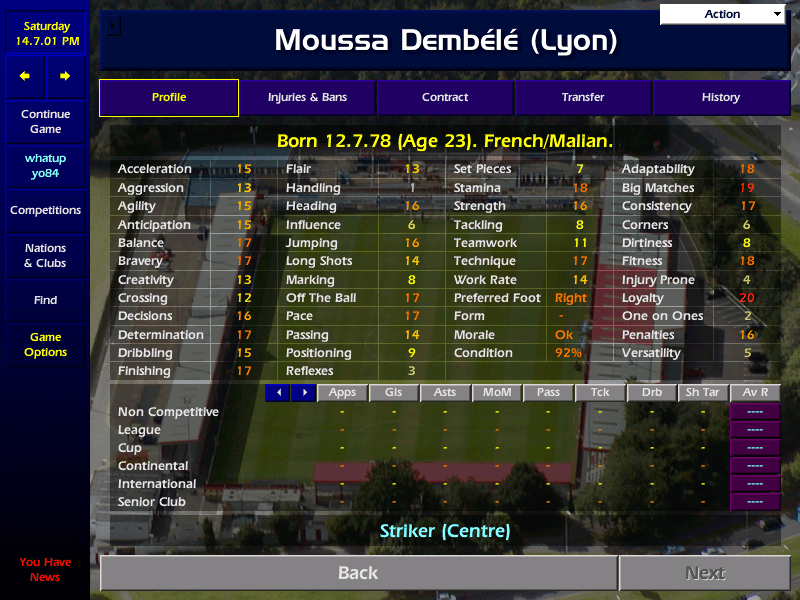The image size is (800, 600).
Task: Click the blue left stats arrow
Action: tap(278, 393)
